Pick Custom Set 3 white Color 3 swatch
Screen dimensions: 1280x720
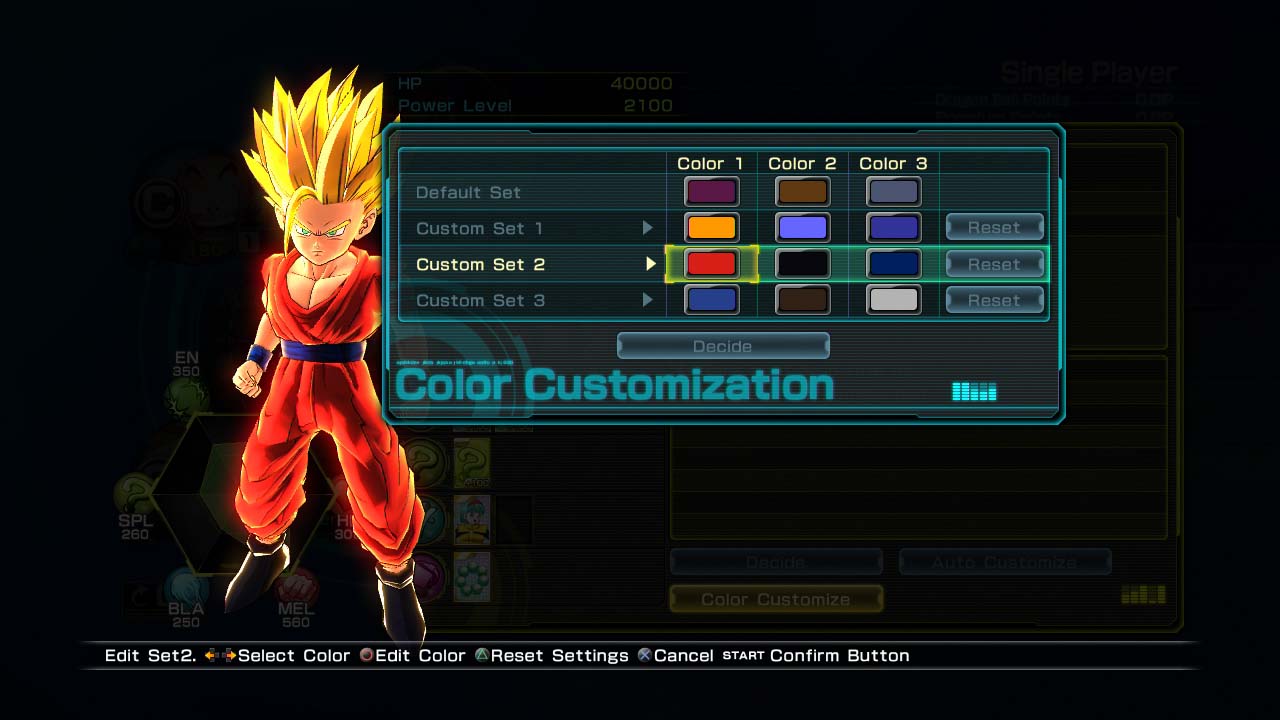(x=893, y=300)
